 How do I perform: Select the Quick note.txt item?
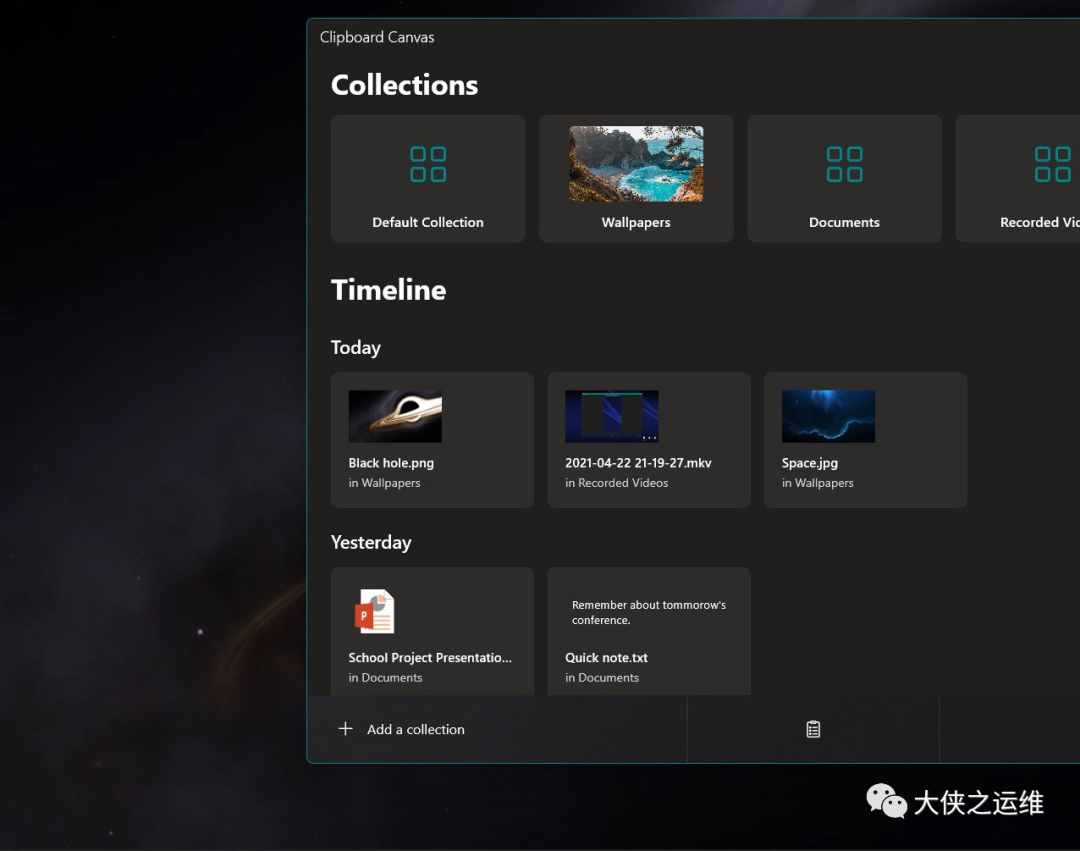point(649,632)
